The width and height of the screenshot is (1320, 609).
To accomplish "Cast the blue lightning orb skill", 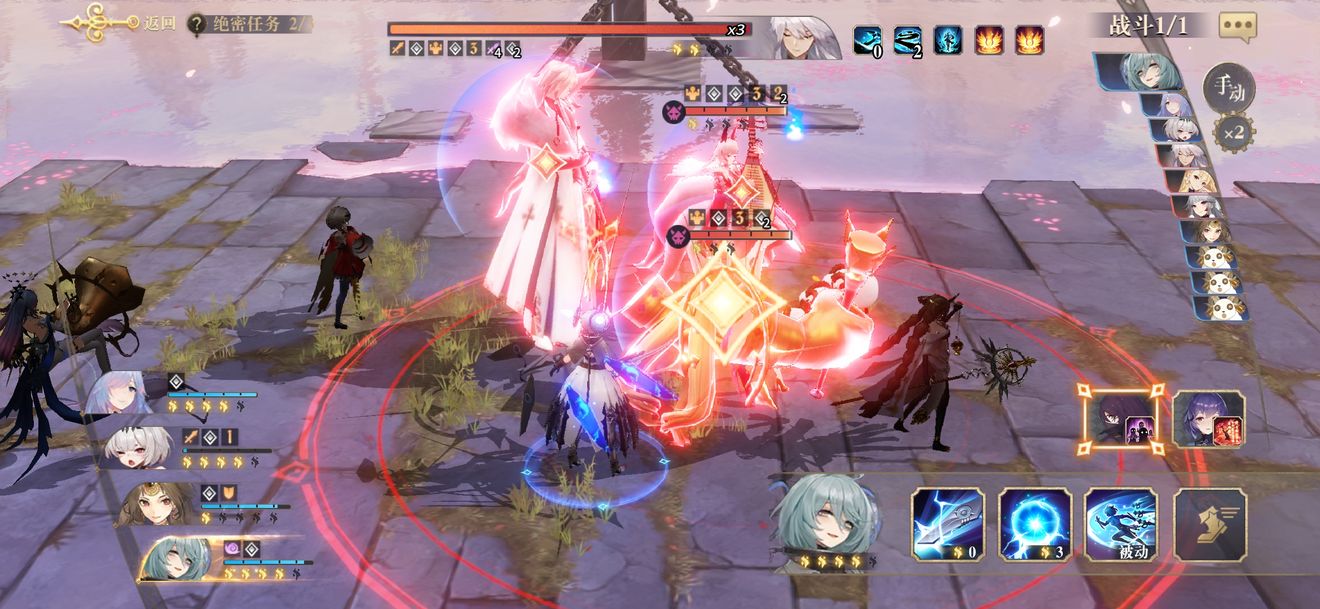I will point(1034,523).
